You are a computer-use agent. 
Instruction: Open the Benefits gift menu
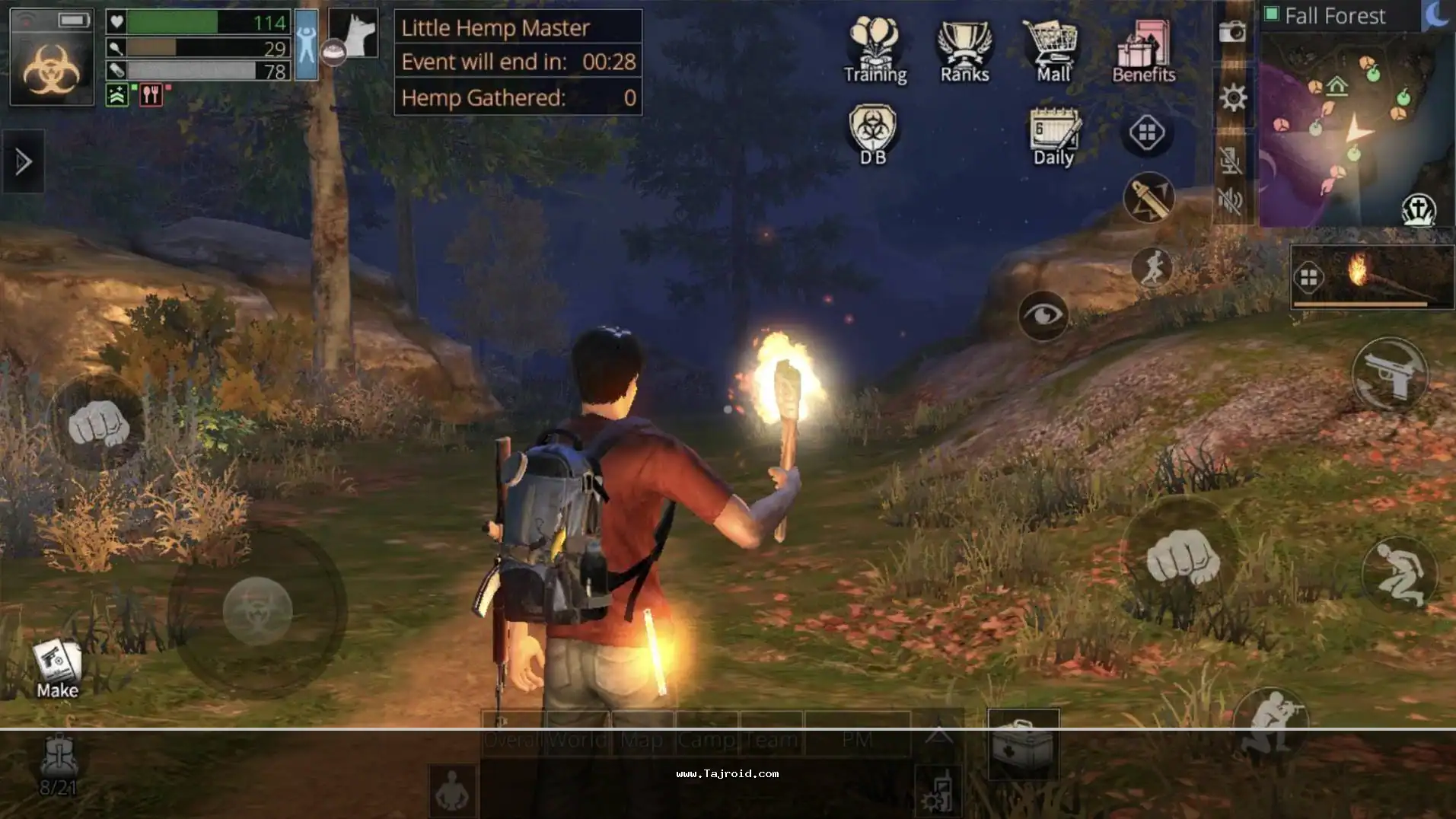coord(1143,50)
